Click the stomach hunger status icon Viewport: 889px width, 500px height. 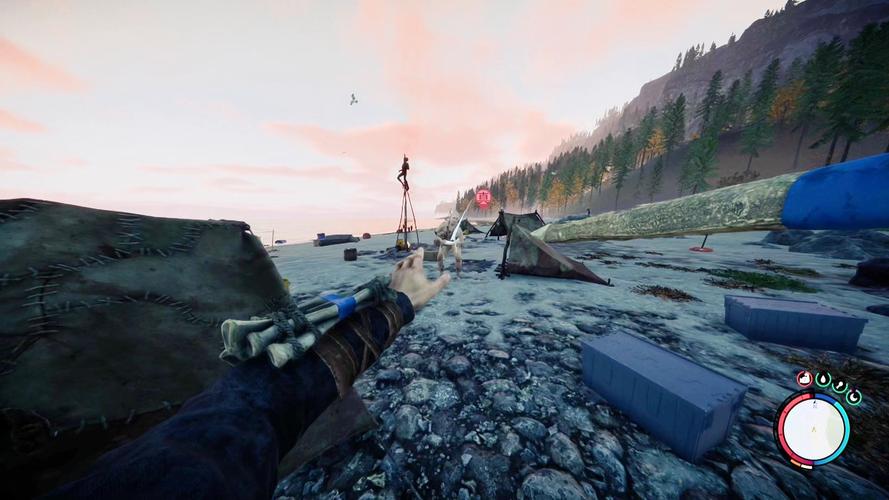point(805,378)
